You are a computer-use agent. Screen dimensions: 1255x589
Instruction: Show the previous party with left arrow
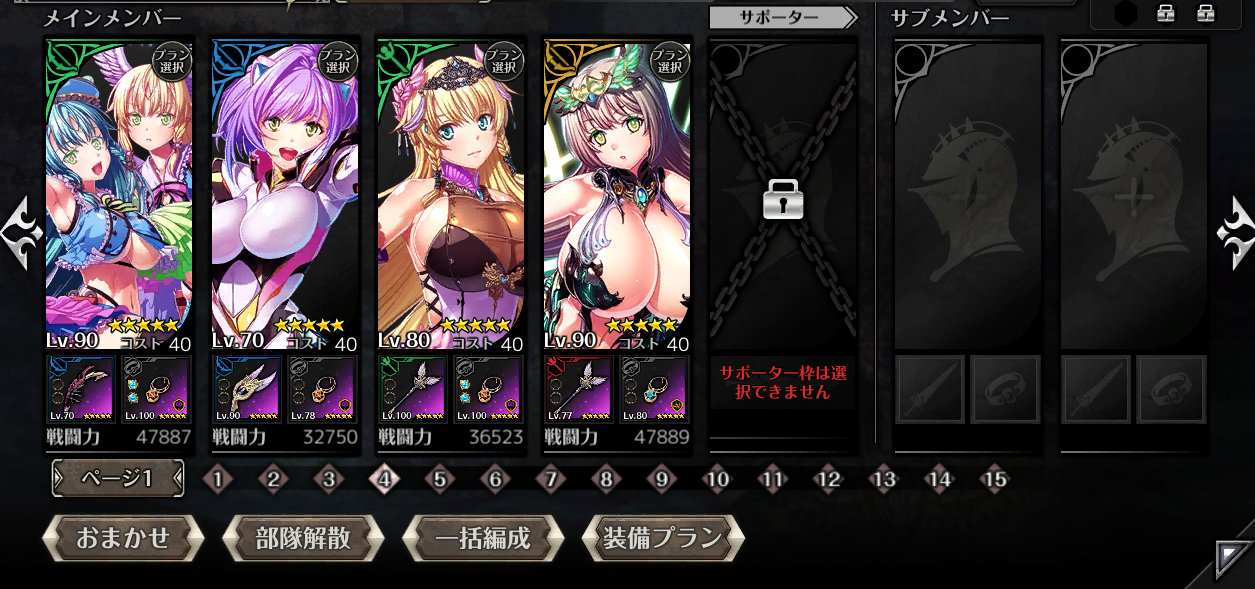pos(22,233)
